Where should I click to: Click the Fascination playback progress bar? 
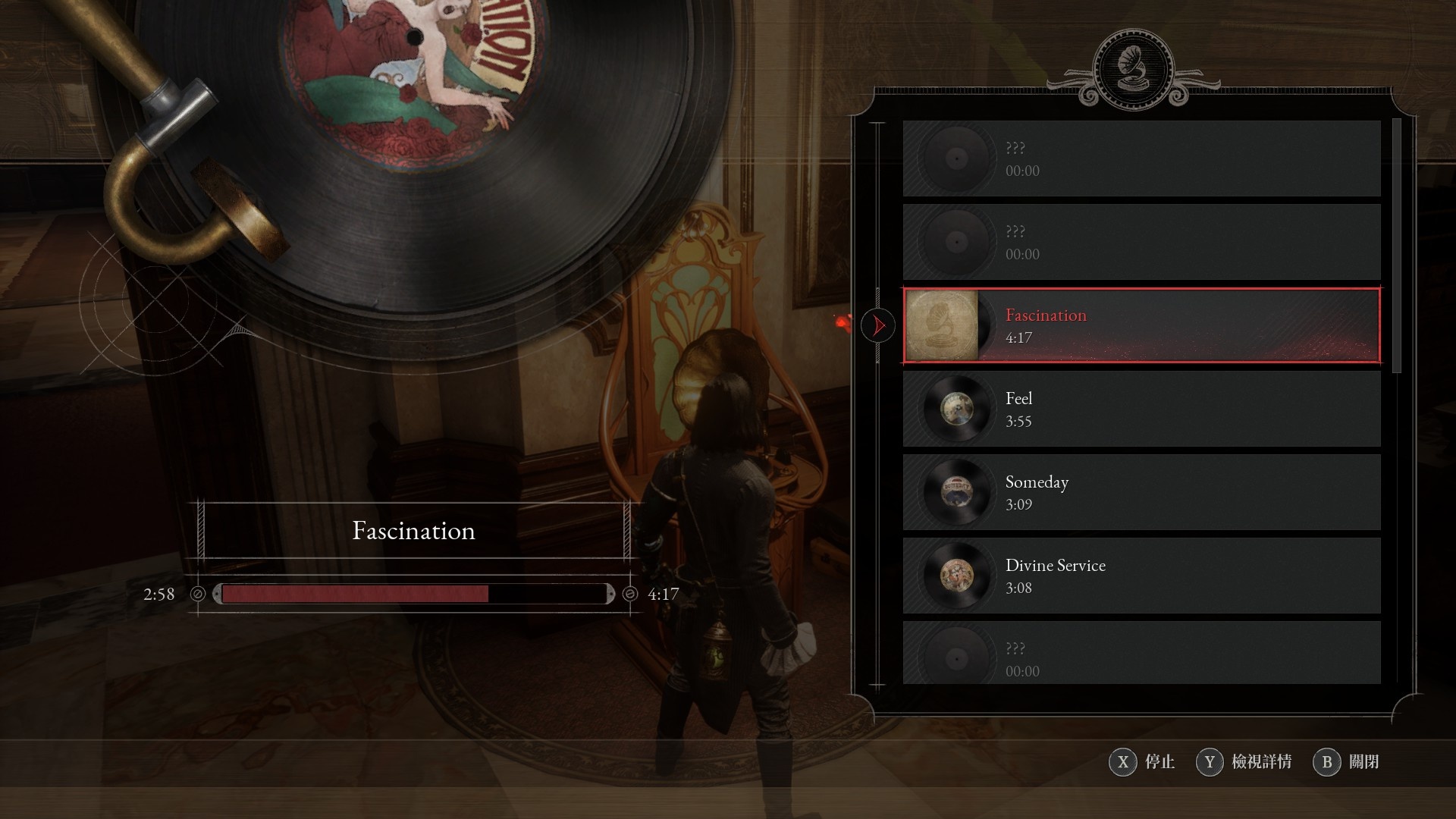pyautogui.click(x=414, y=594)
